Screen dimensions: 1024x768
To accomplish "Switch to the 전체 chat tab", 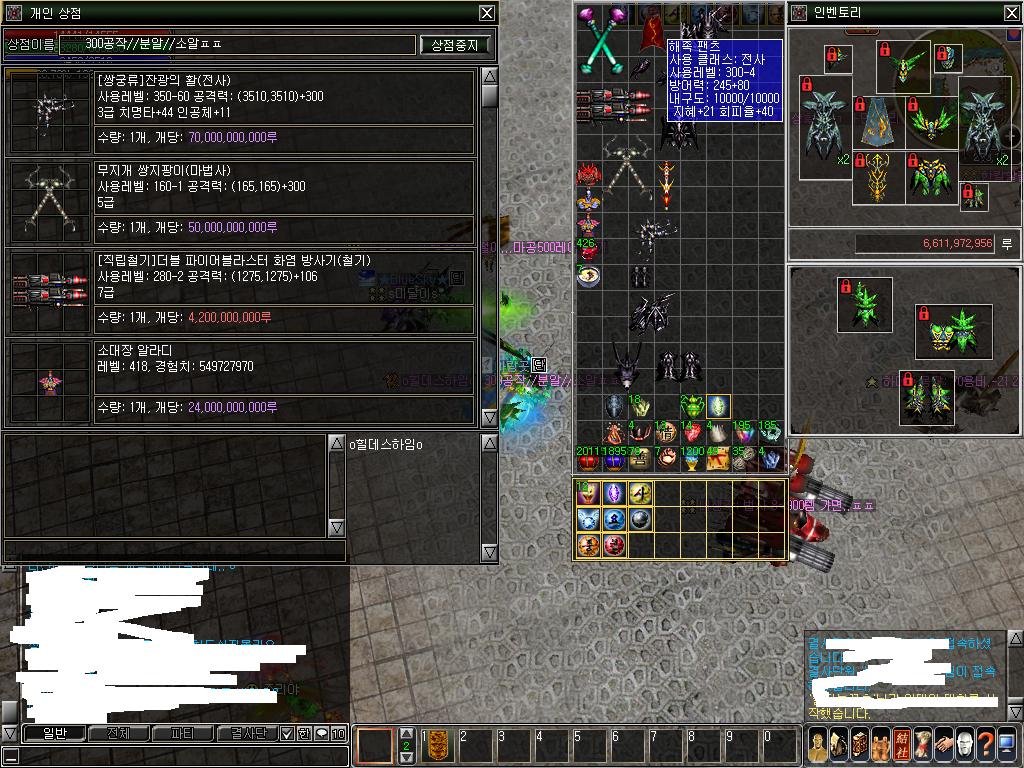I will point(118,733).
